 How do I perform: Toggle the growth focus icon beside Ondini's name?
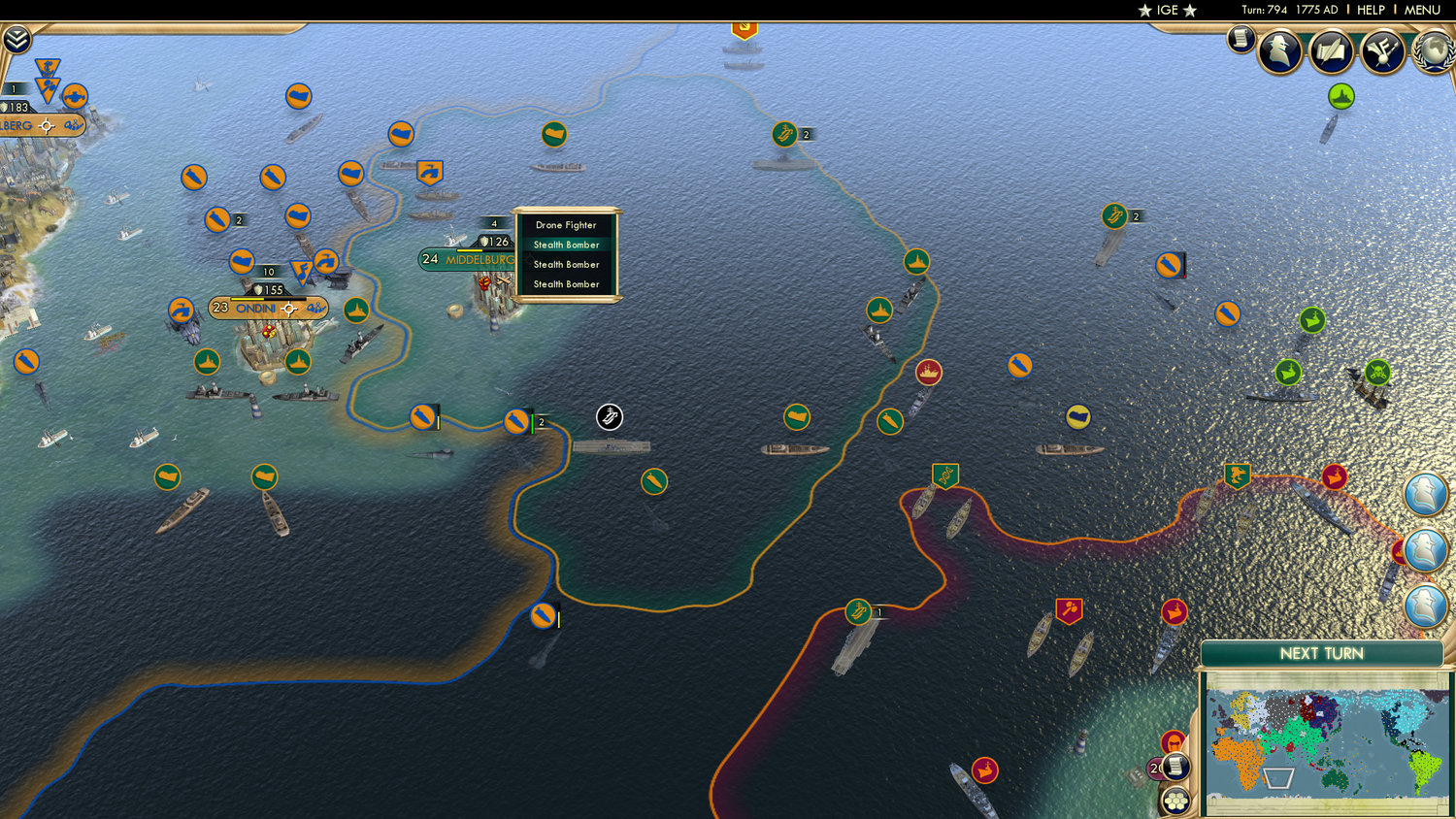point(316,309)
